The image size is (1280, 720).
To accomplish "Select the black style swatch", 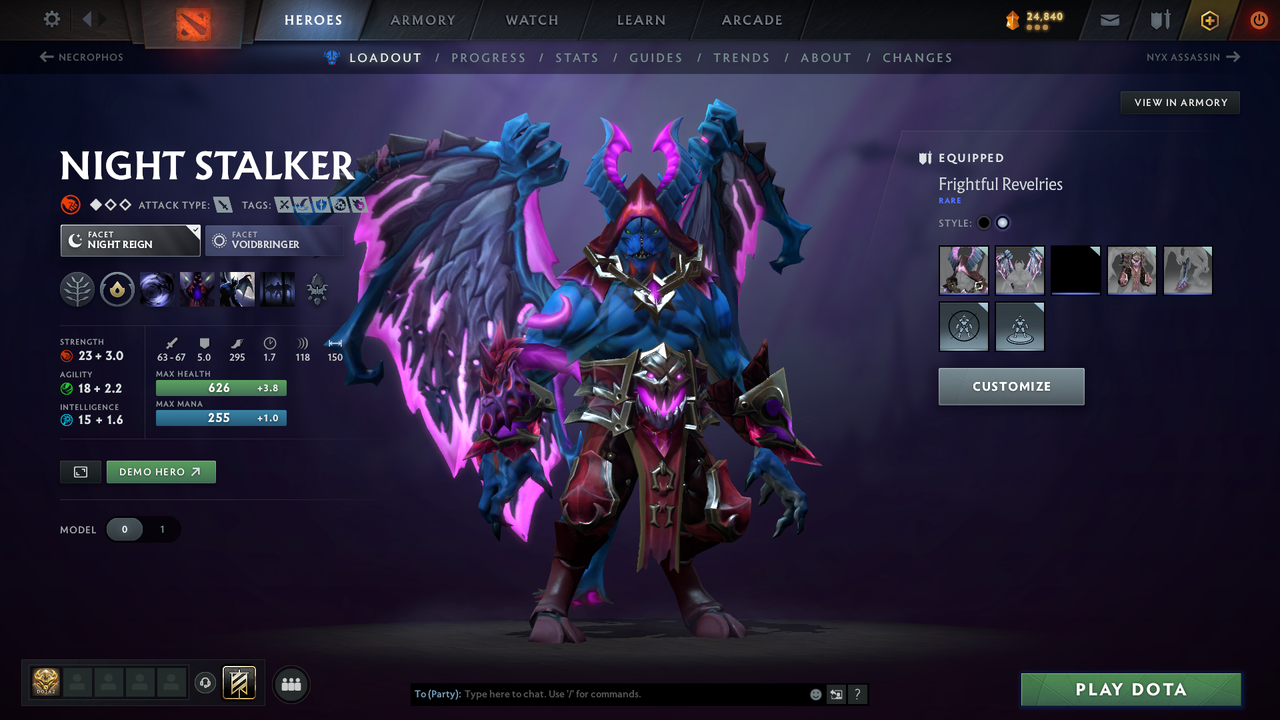I will tap(1076, 270).
